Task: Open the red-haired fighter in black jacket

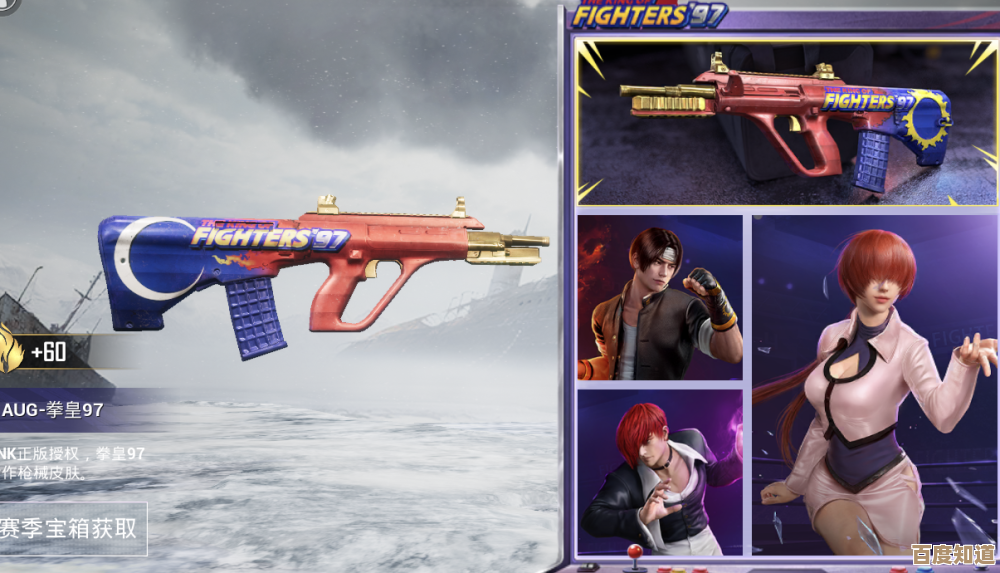Action: 660,472
